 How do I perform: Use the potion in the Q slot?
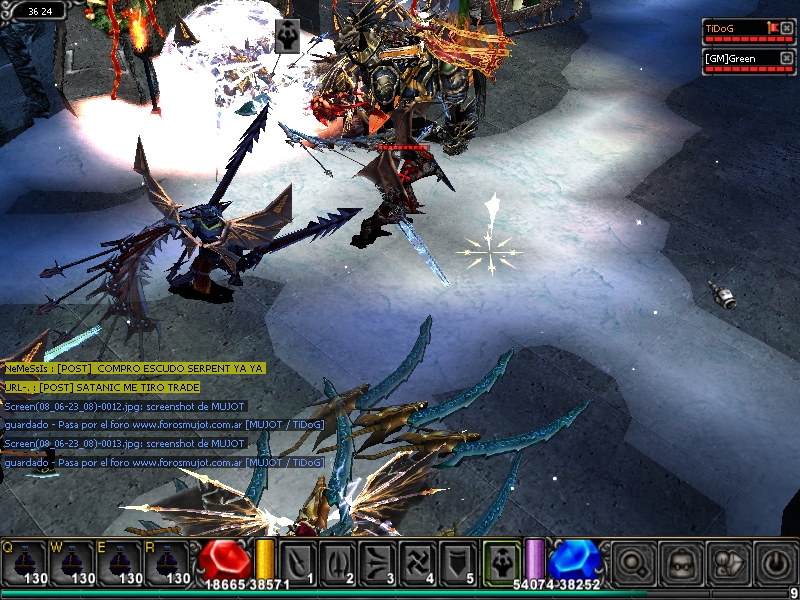click(x=23, y=562)
